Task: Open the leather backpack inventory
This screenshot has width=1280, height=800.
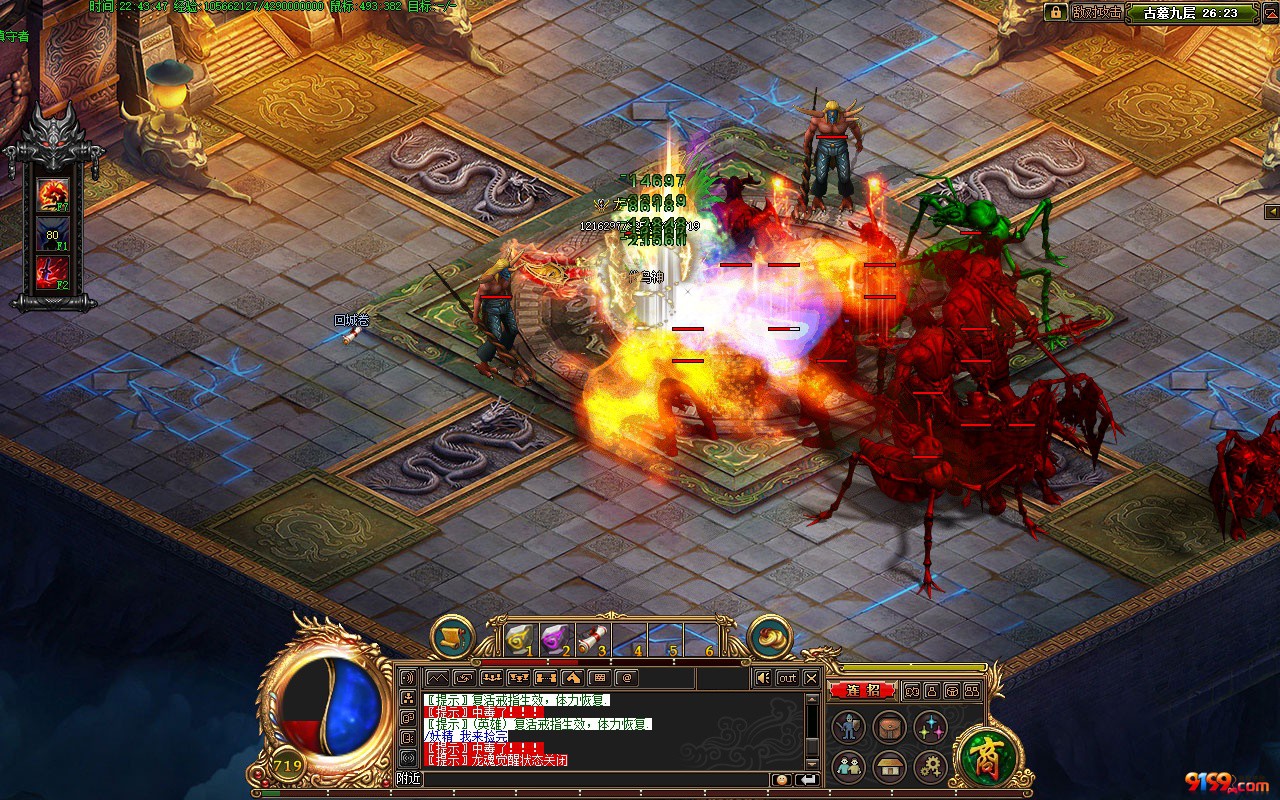Action: pyautogui.click(x=889, y=727)
